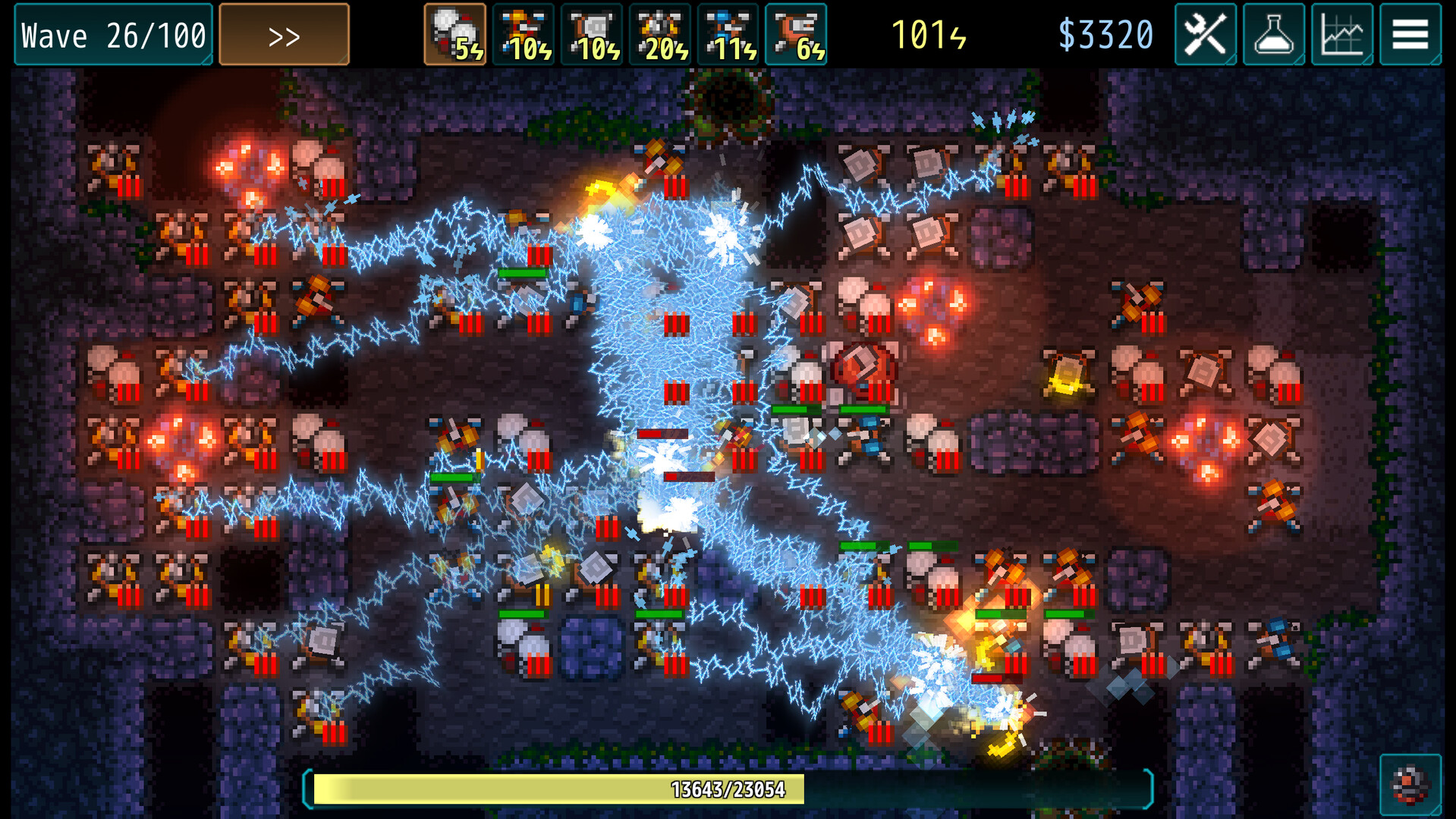
Task: Click the Wave 26/100 counter
Action: point(112,34)
